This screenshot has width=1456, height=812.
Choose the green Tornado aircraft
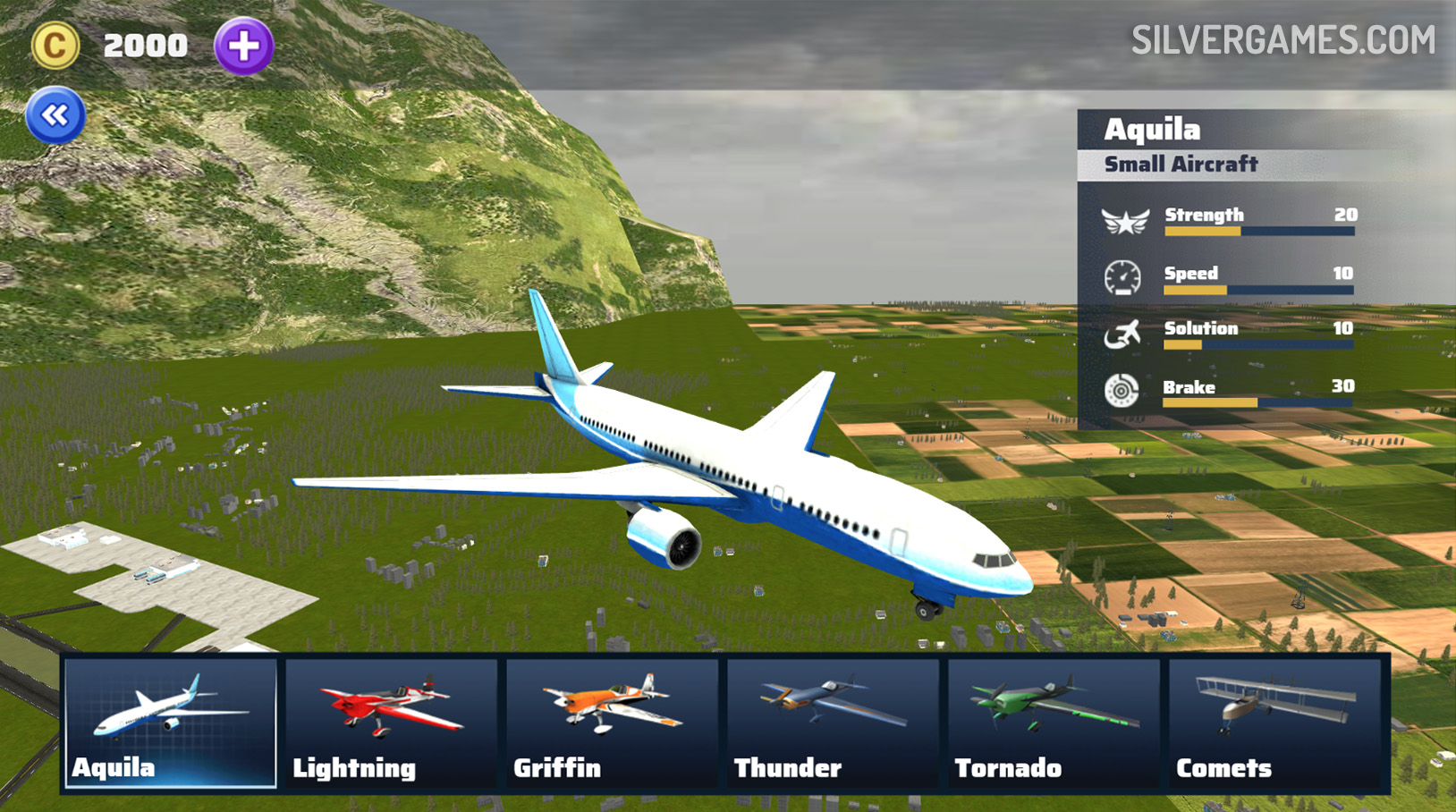coord(1054,723)
